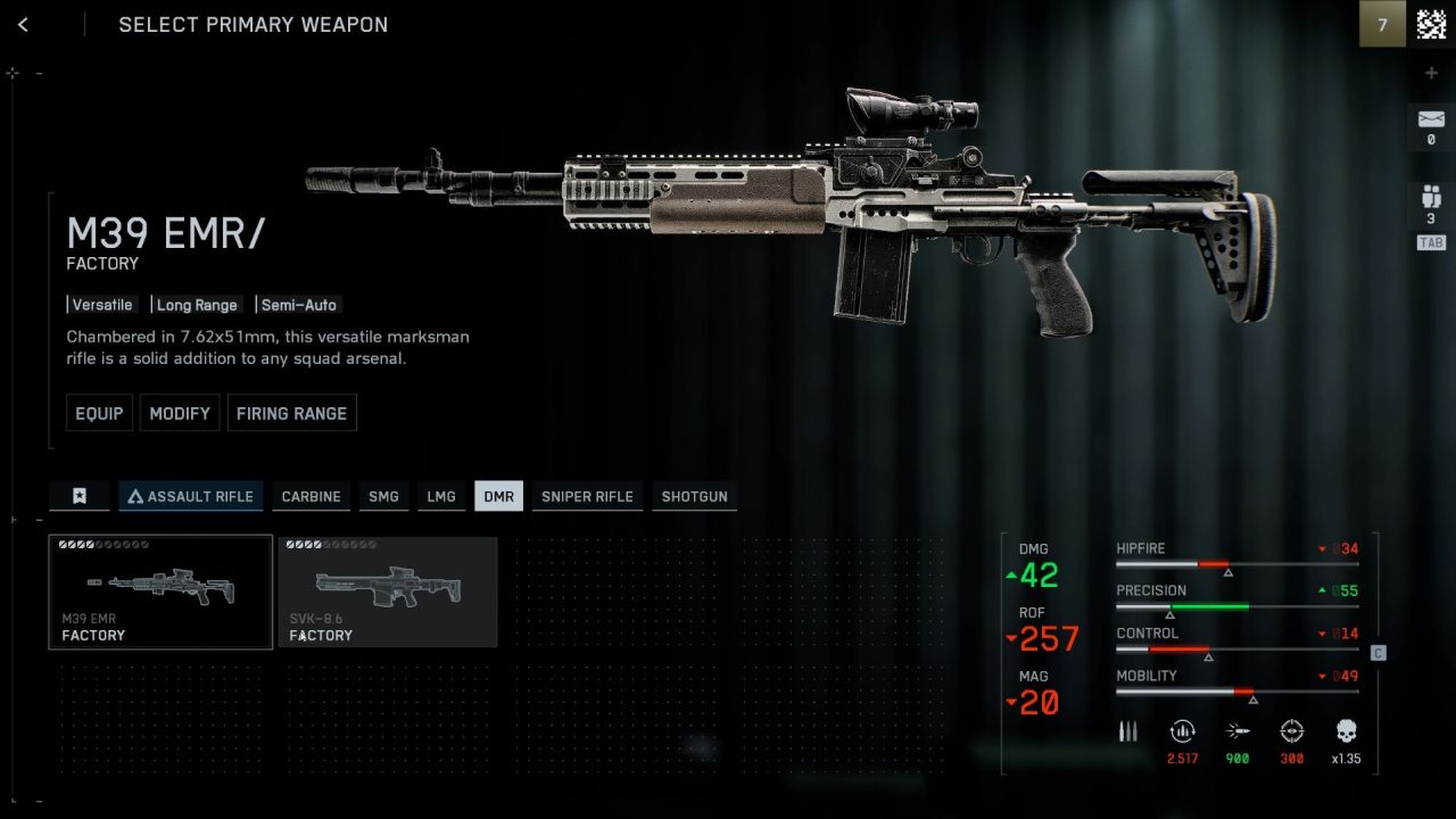This screenshot has width=1456, height=819.
Task: Click the effective range crosshair-eye icon
Action: coord(1293,732)
